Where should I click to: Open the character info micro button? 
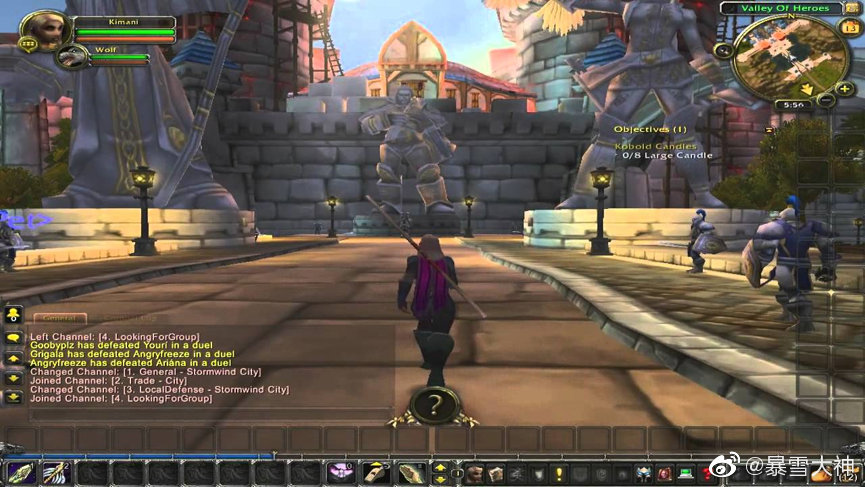click(473, 473)
